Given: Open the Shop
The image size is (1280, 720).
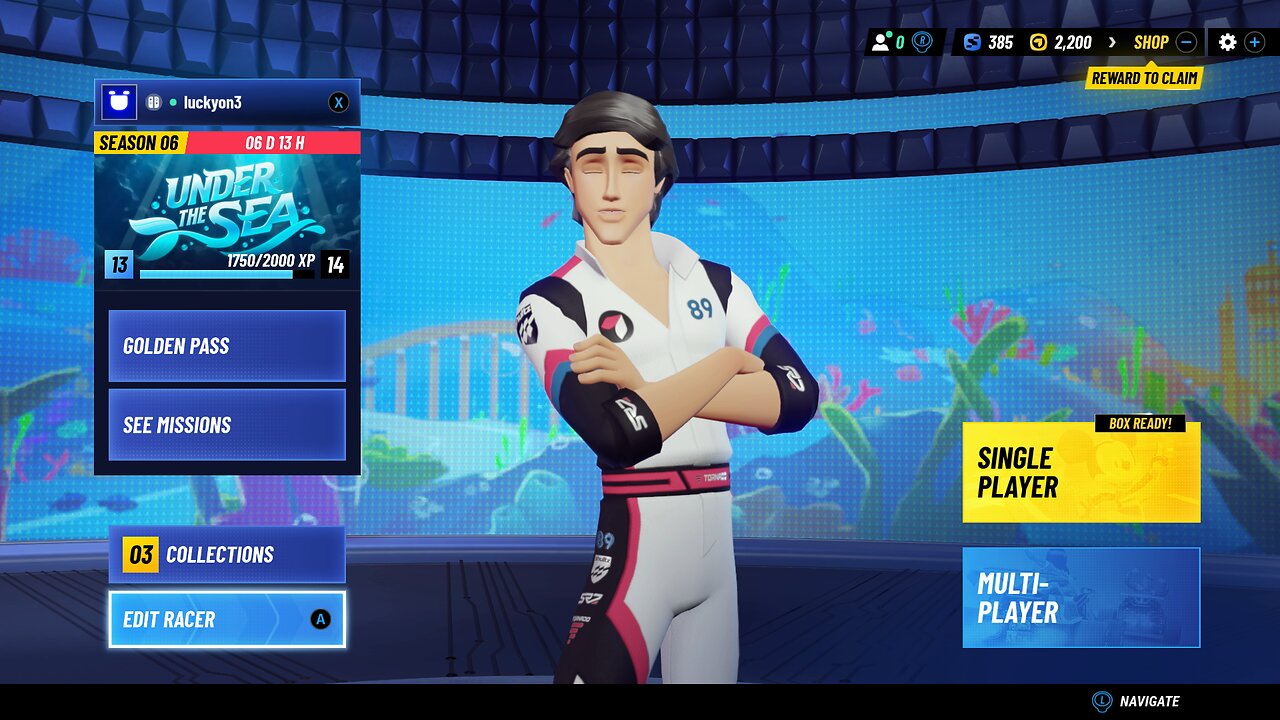Looking at the screenshot, I should pos(1151,42).
